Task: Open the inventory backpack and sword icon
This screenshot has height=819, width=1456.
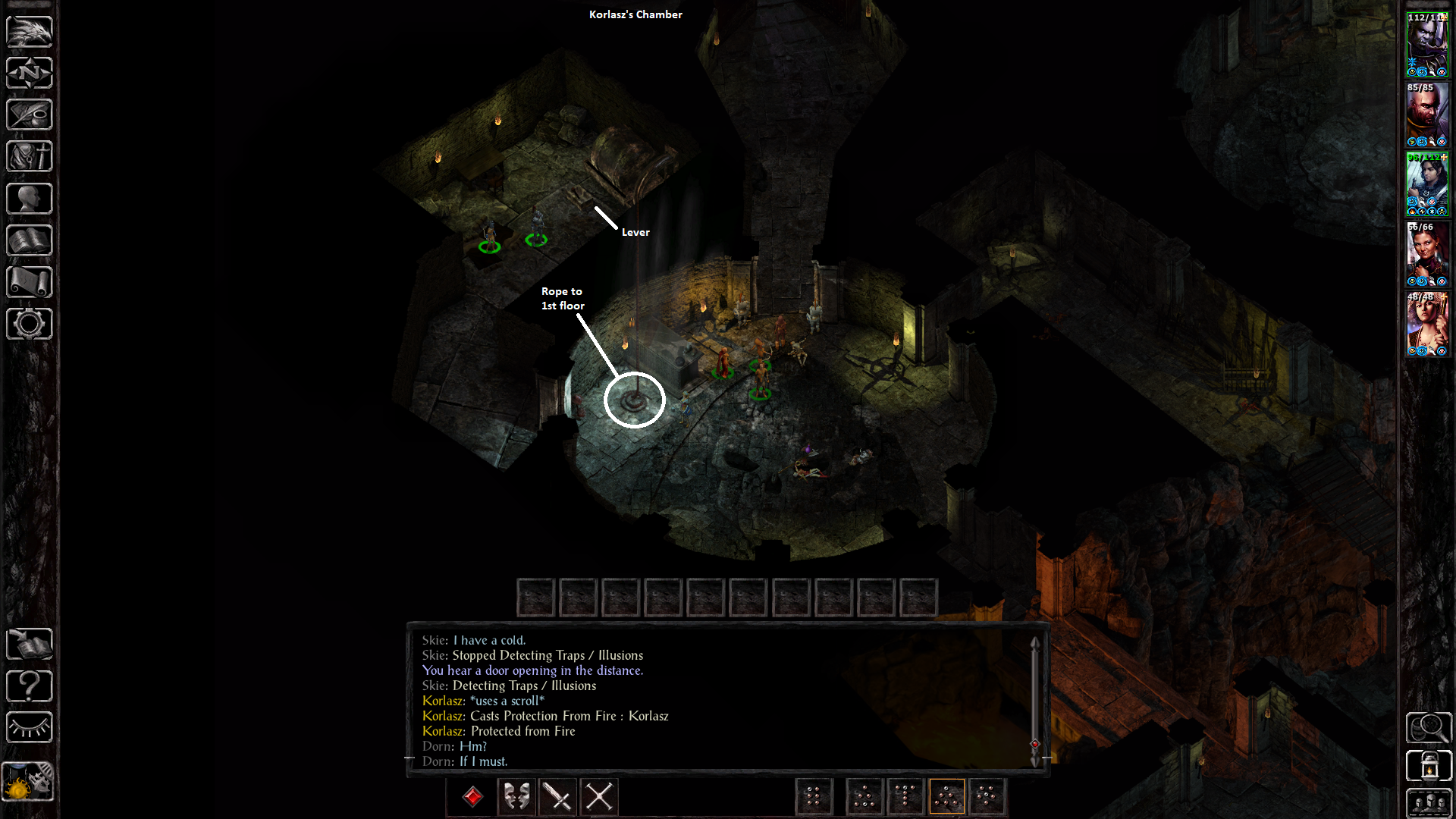Action: pyautogui.click(x=30, y=157)
